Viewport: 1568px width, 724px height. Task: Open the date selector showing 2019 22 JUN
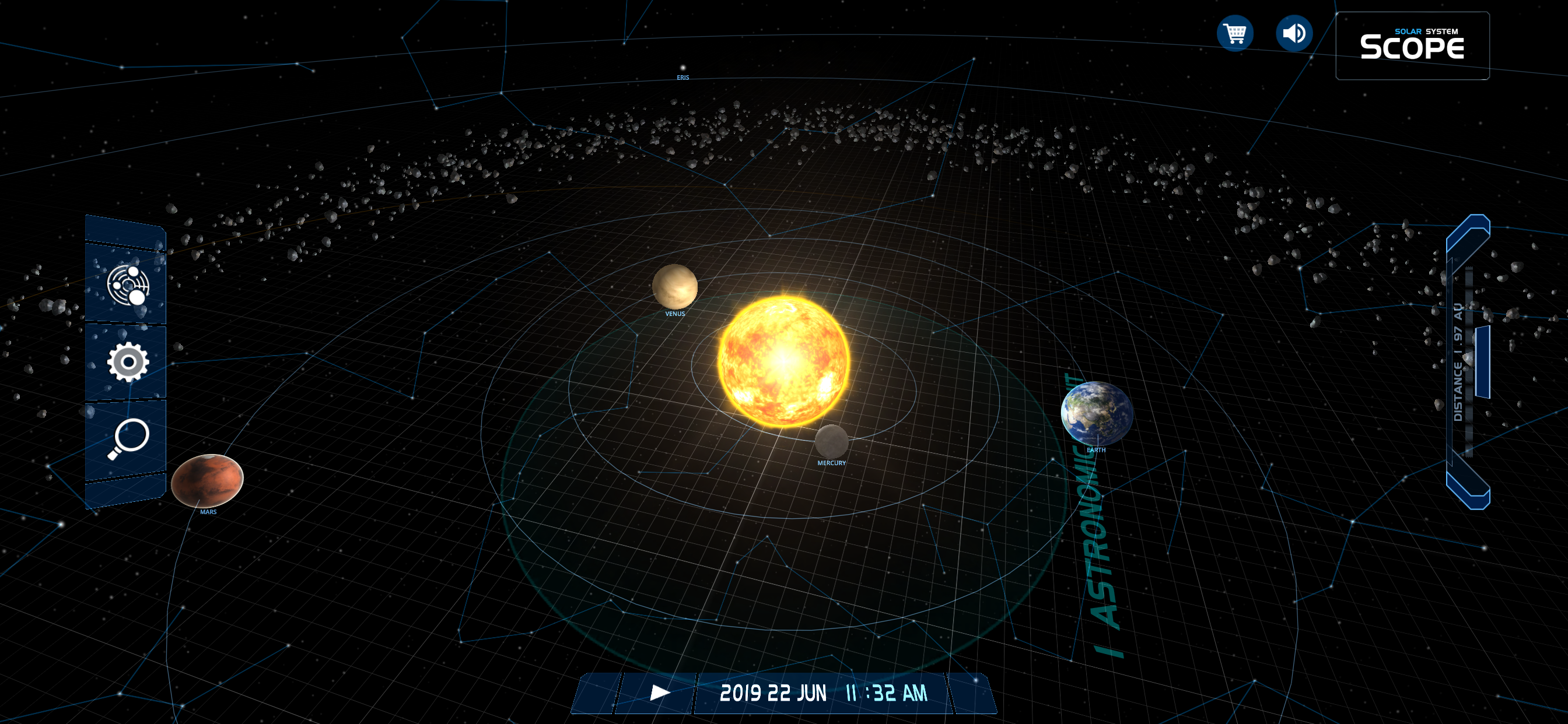(x=773, y=691)
